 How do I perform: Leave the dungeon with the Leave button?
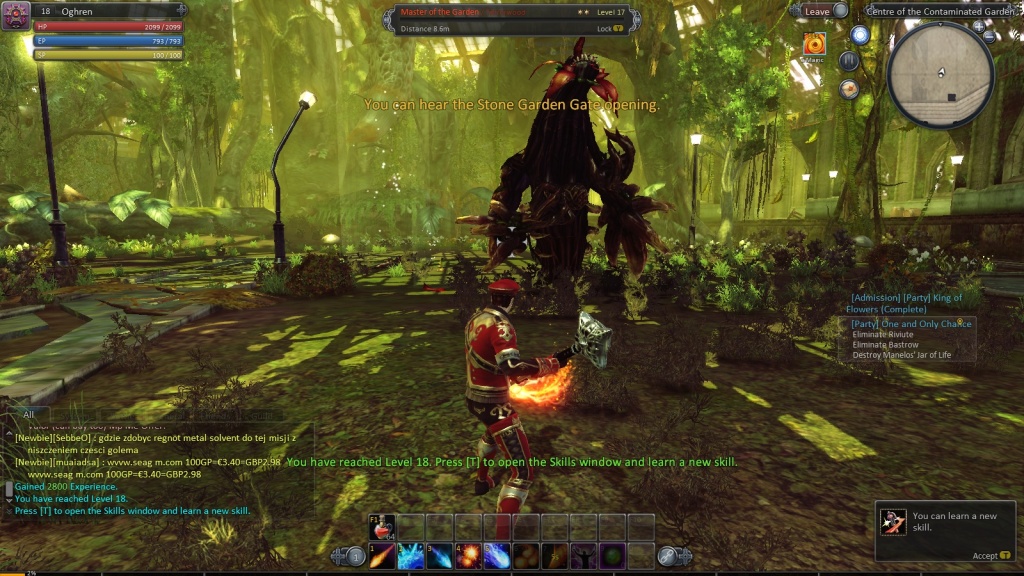coord(817,10)
